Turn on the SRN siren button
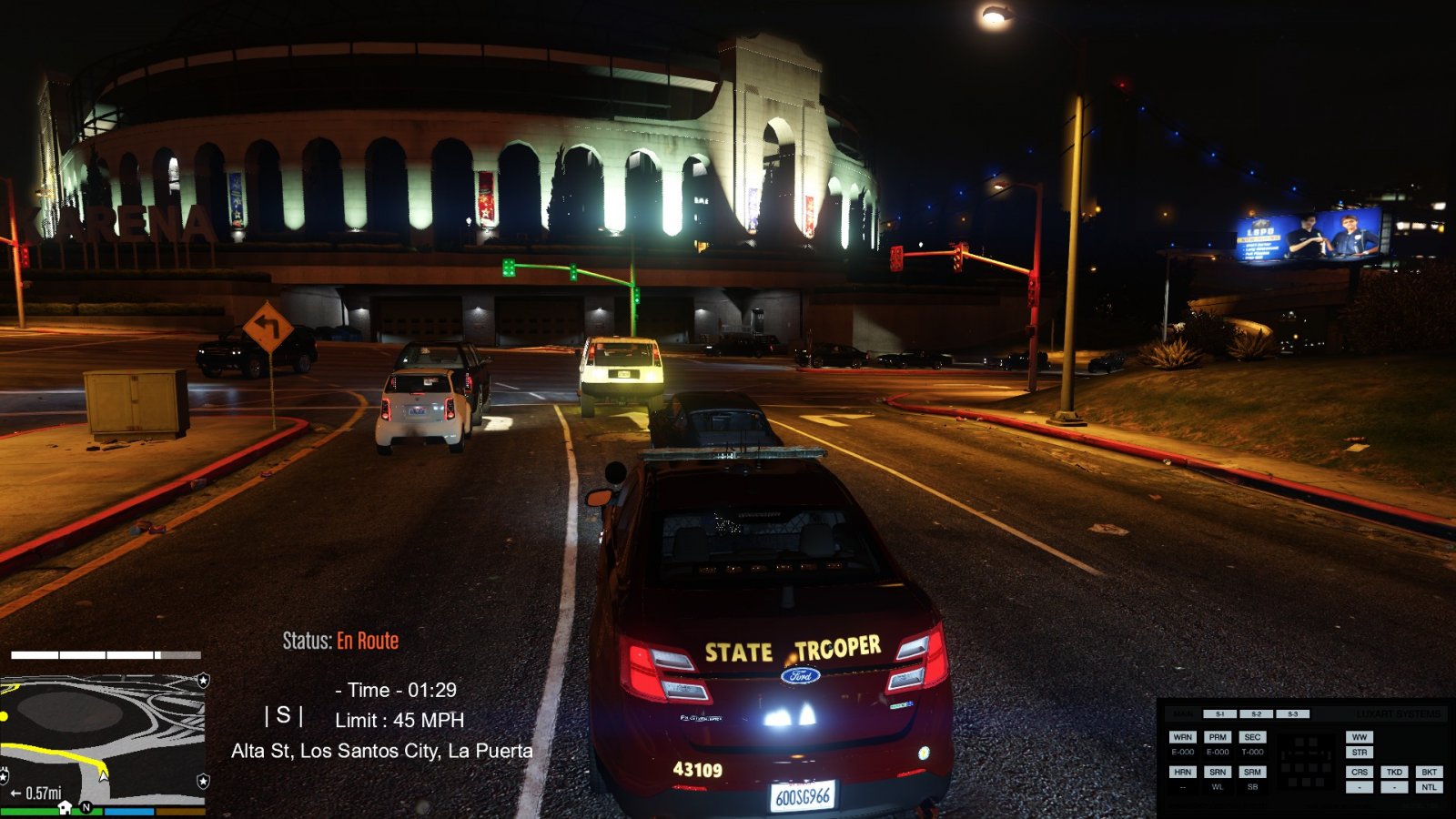The height and width of the screenshot is (819, 1456). [1218, 772]
